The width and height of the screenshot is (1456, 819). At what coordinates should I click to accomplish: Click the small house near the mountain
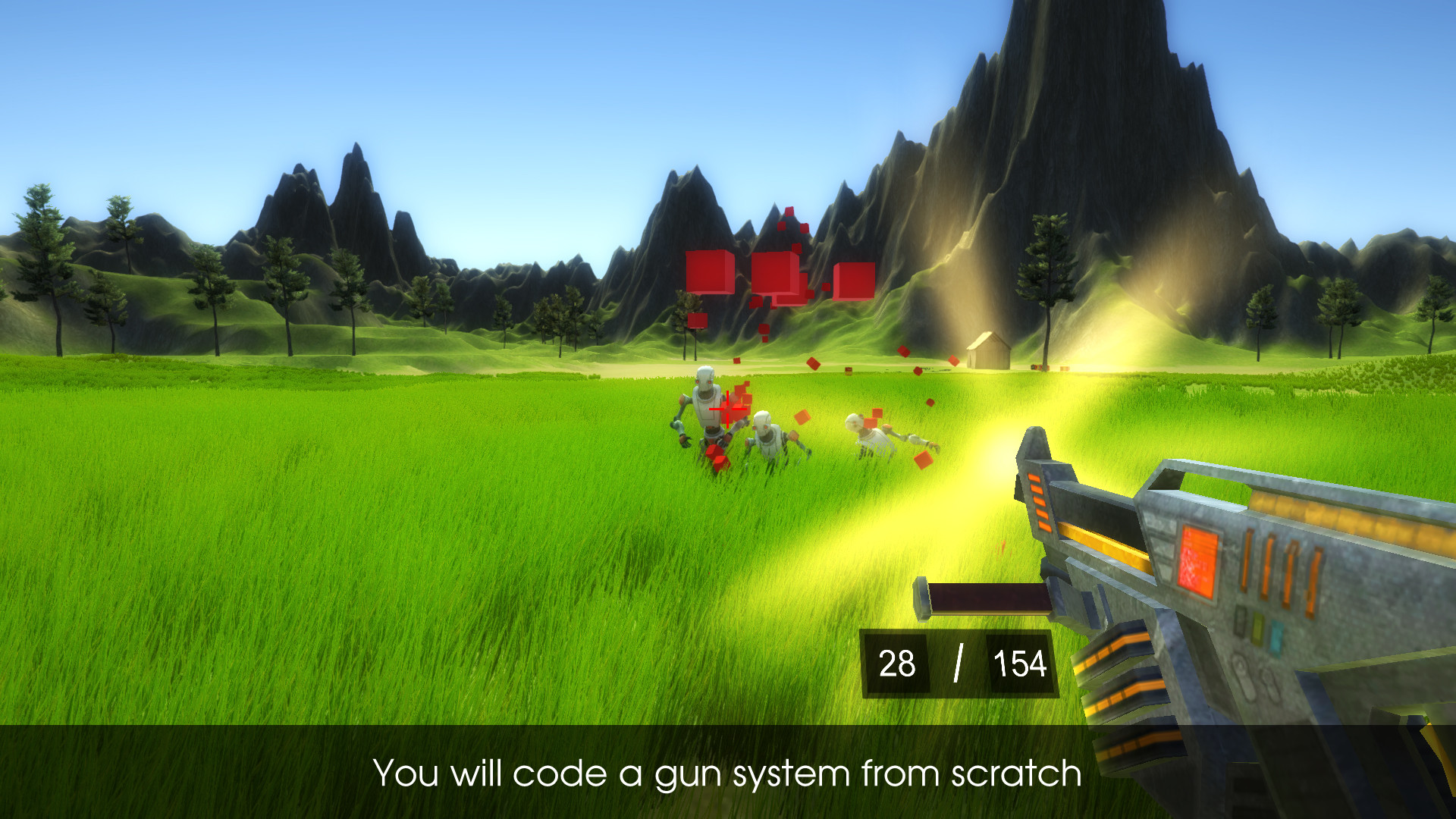(990, 347)
